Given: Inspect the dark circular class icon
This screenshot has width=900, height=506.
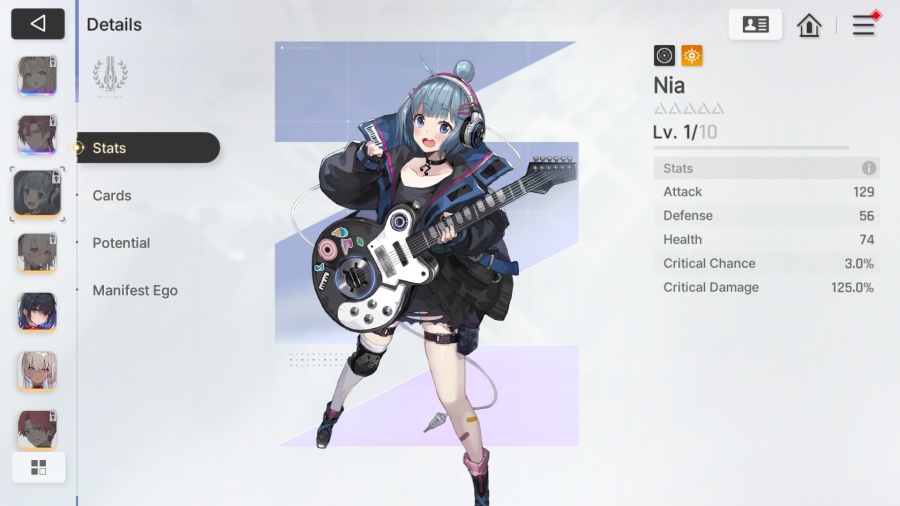Looking at the screenshot, I should [x=665, y=56].
